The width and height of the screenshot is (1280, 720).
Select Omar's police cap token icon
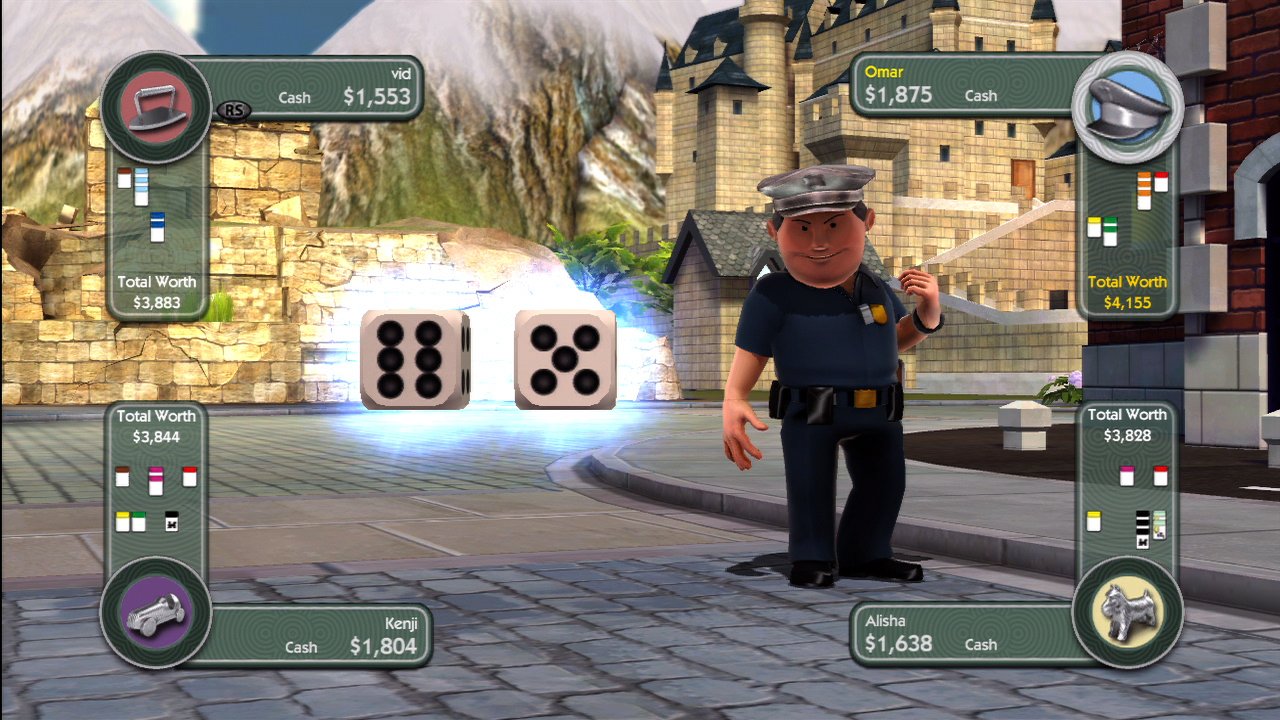(x=1130, y=105)
